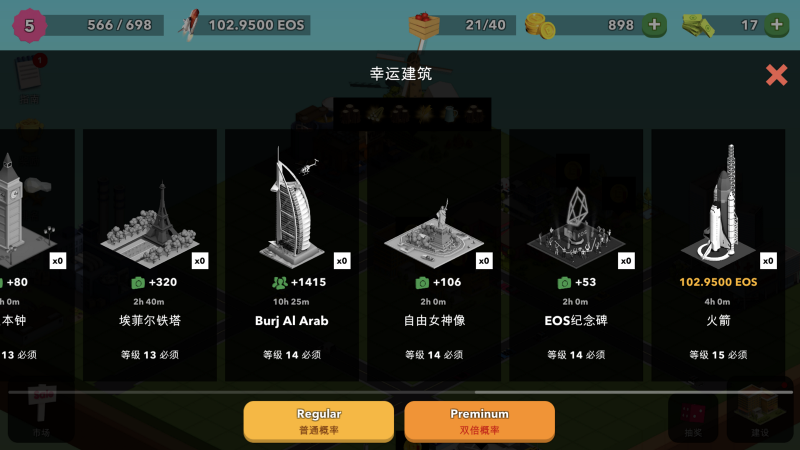Image resolution: width=800 pixels, height=450 pixels.
Task: Select the Statue of Liberty card
Action: coord(433,254)
